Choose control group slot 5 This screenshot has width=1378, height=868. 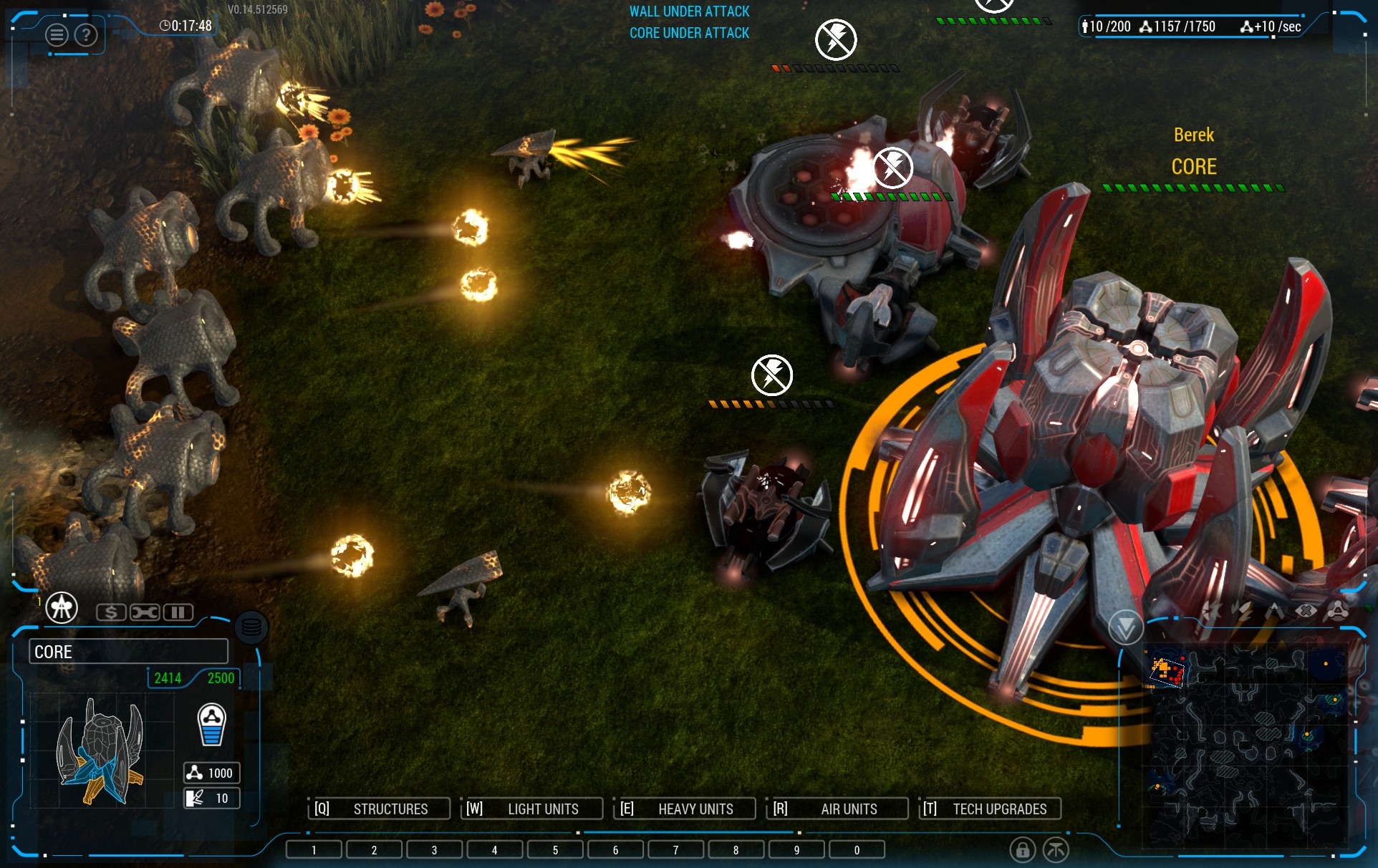coord(555,850)
